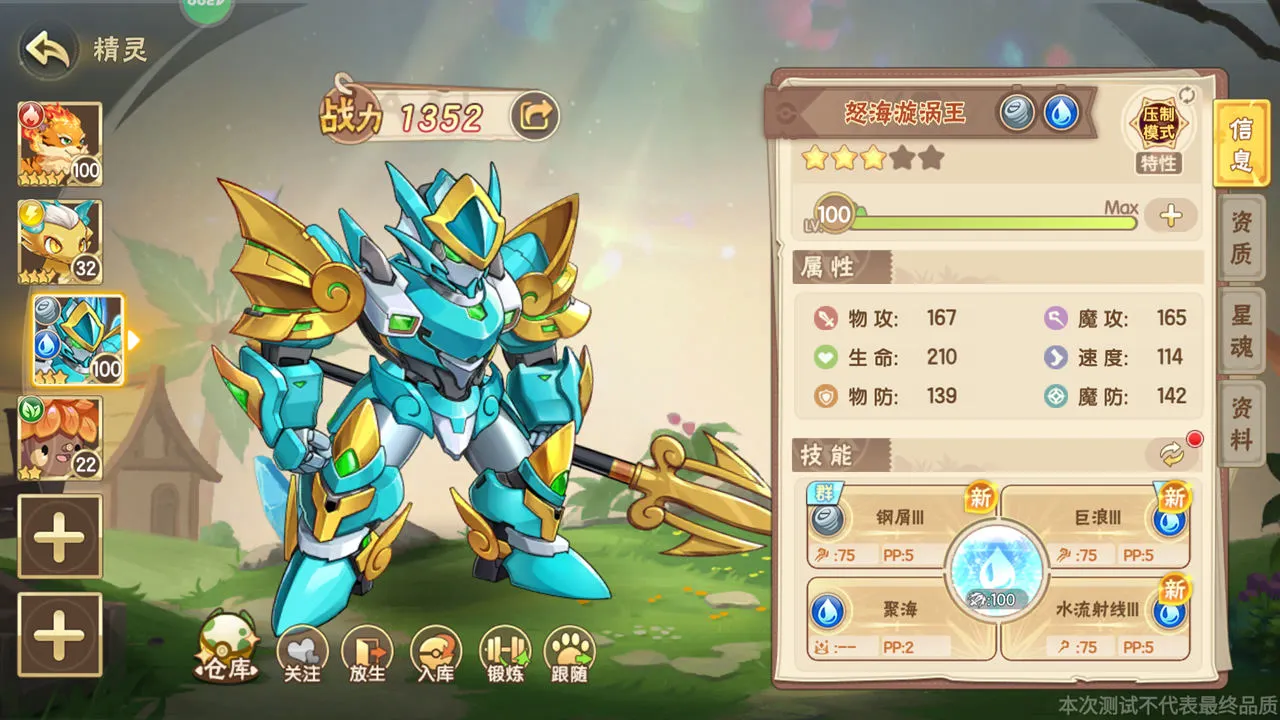Click the plus button beside level bar

(x=1171, y=215)
